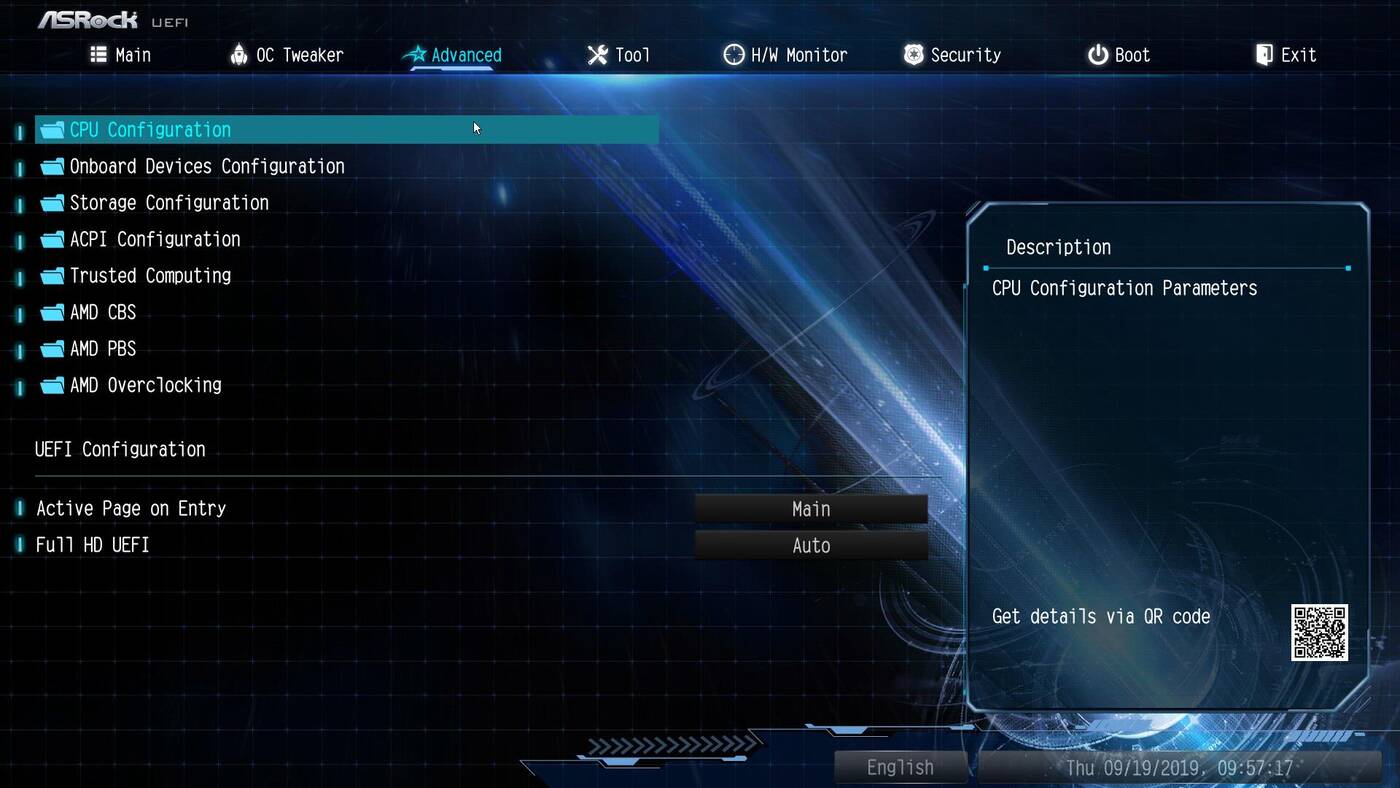This screenshot has width=1400, height=788.
Task: Select ACPI Configuration entry
Action: [154, 239]
